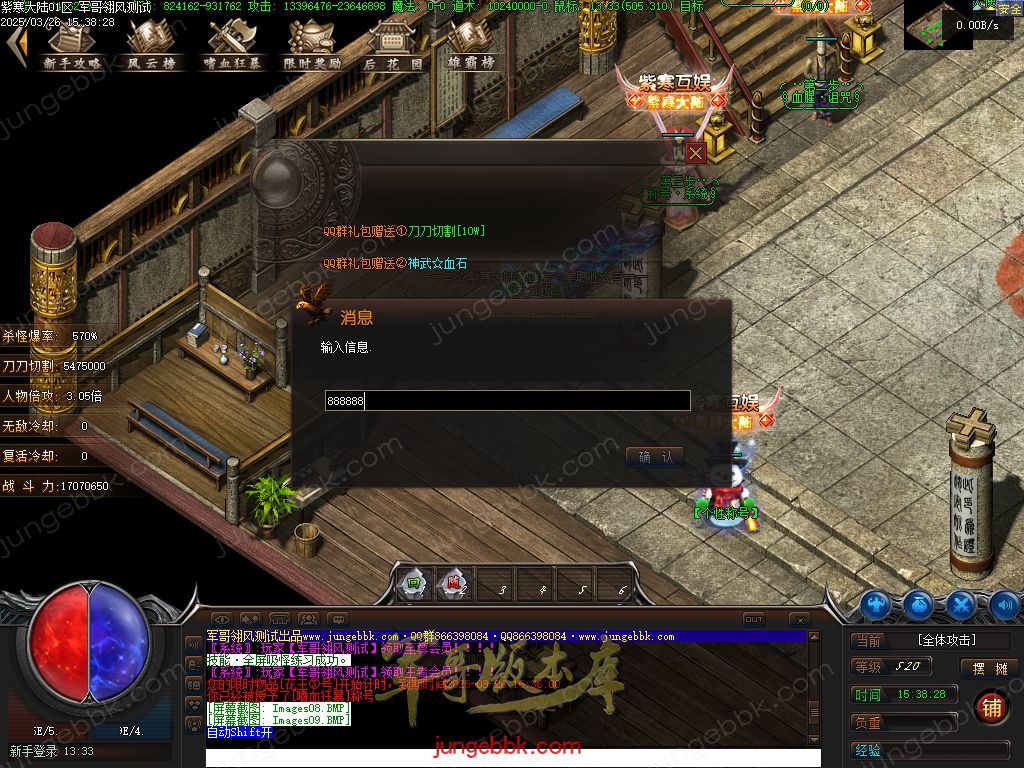Image resolution: width=1024 pixels, height=768 pixels.
Task: Open the 新手攻略 beginner guide
Action: click(x=72, y=45)
